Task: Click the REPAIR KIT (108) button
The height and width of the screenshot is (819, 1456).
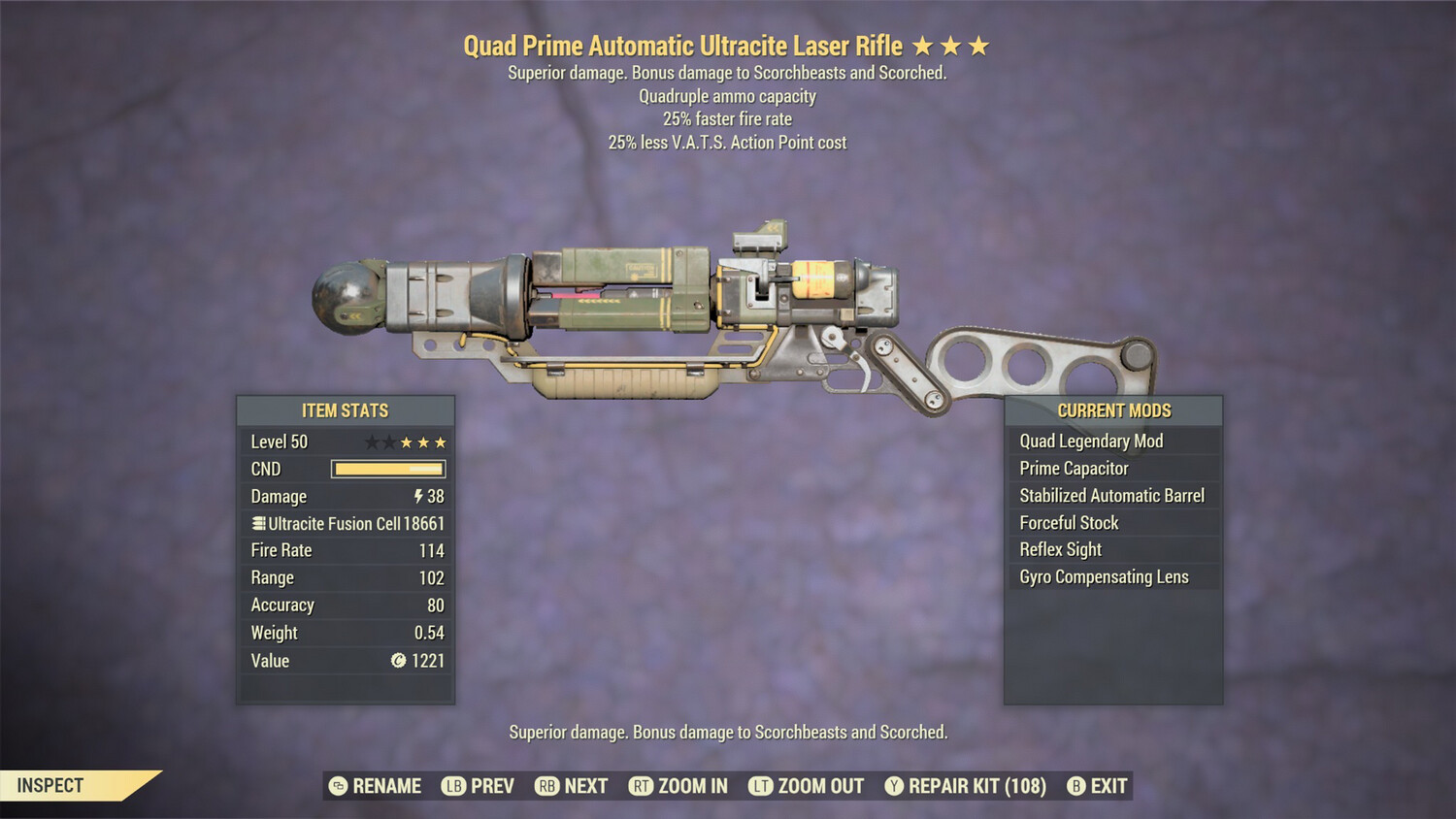Action: 975,786
